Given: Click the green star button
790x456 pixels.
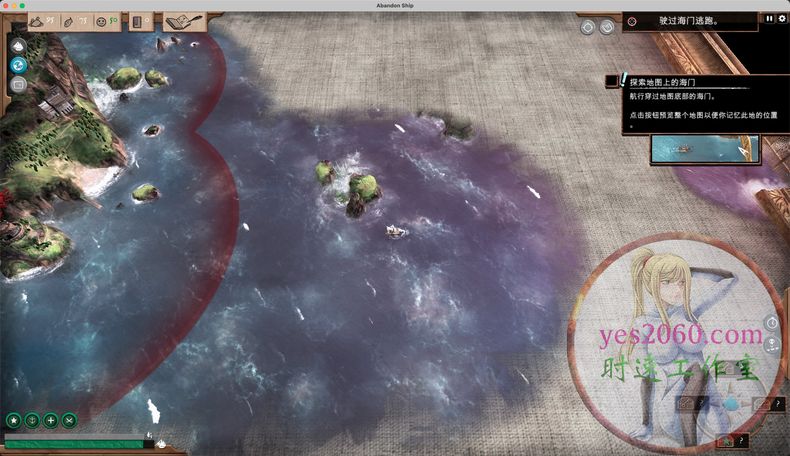Looking at the screenshot, I should click(x=14, y=421).
